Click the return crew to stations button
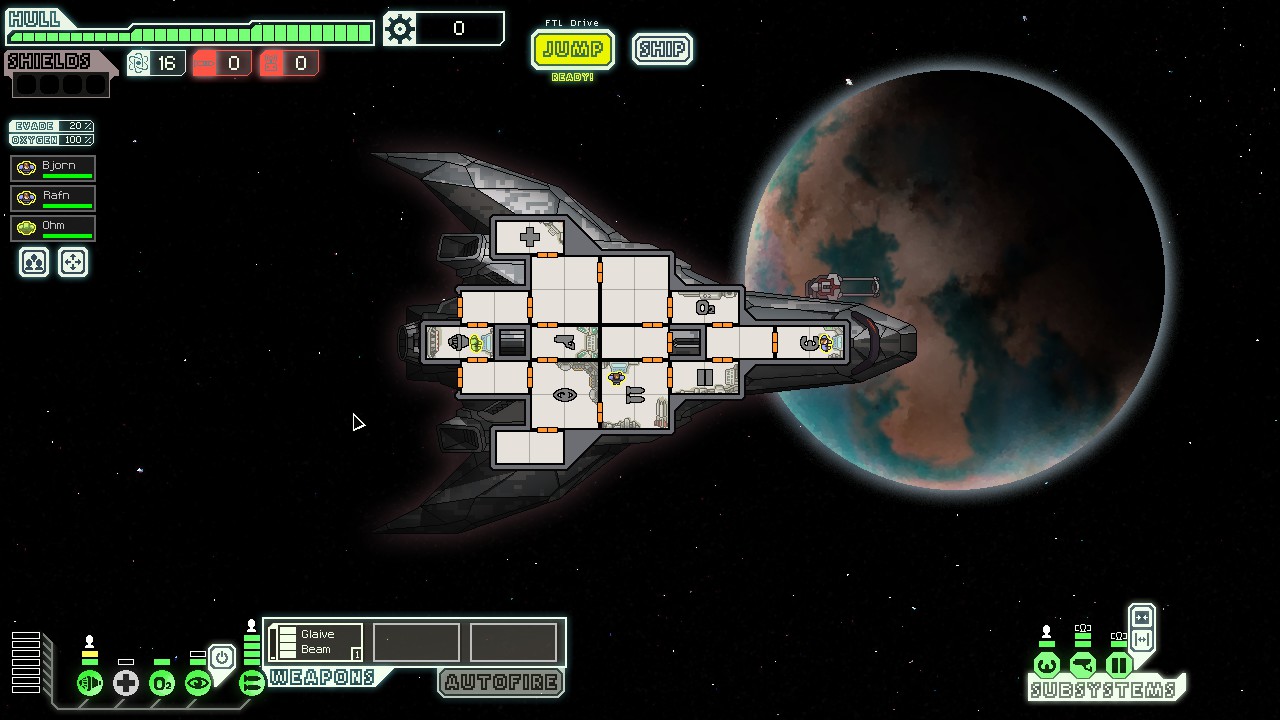The width and height of the screenshot is (1280, 720). 73,262
